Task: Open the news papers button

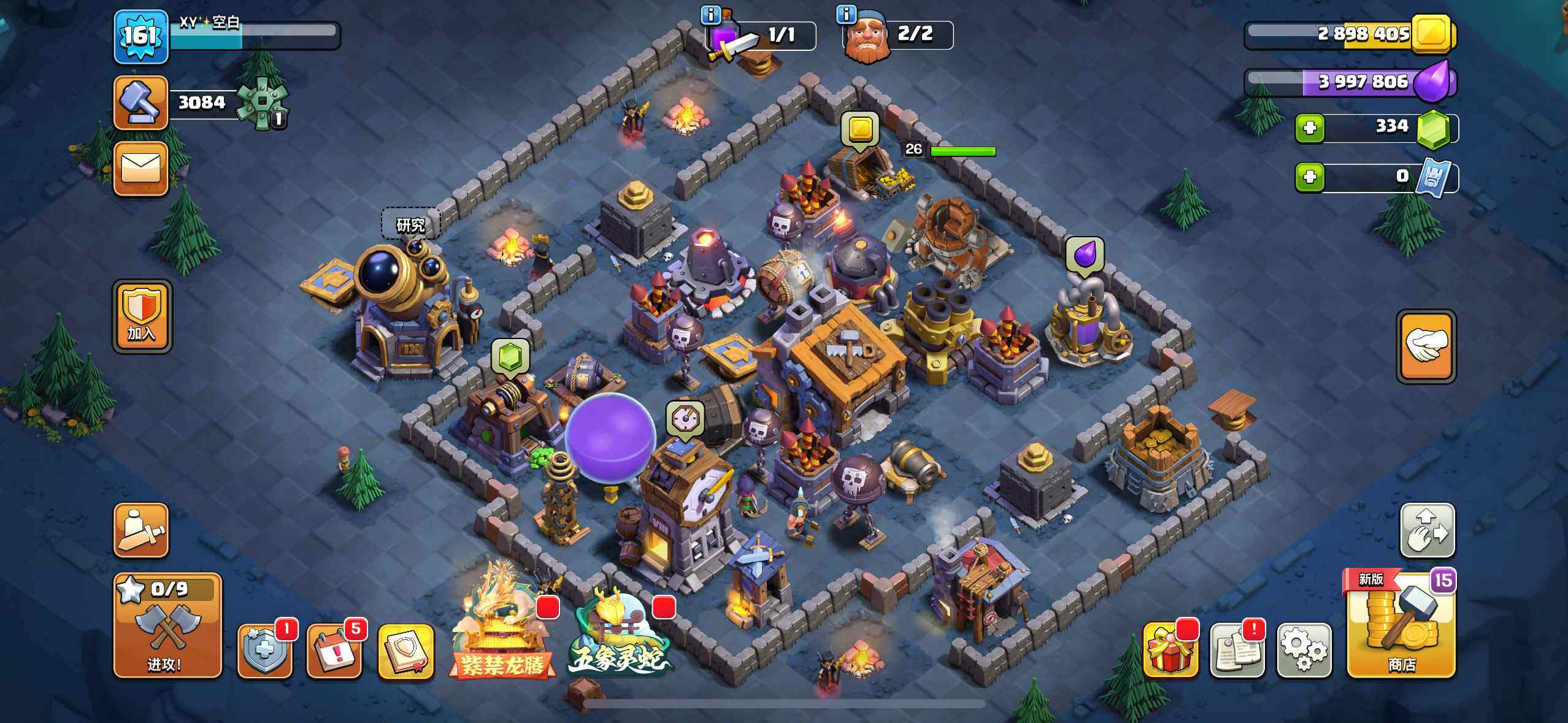Action: (1236, 650)
